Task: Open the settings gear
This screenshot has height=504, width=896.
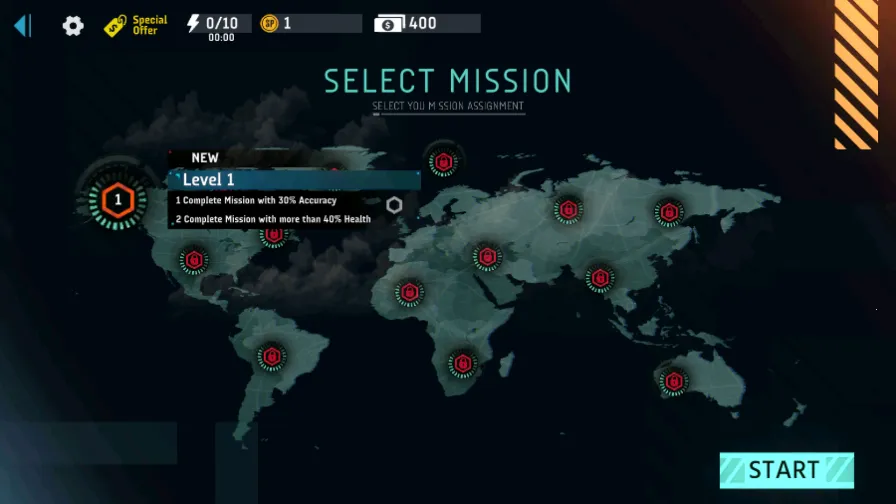Action: pos(73,26)
